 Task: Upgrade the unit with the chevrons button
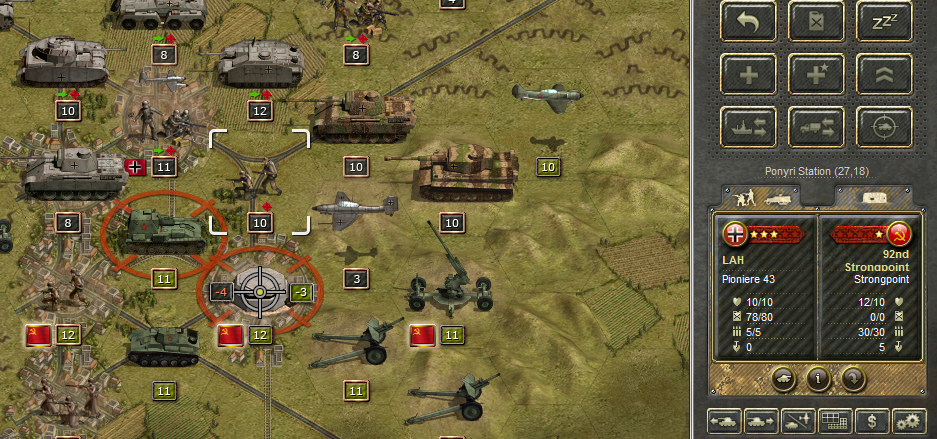point(885,75)
